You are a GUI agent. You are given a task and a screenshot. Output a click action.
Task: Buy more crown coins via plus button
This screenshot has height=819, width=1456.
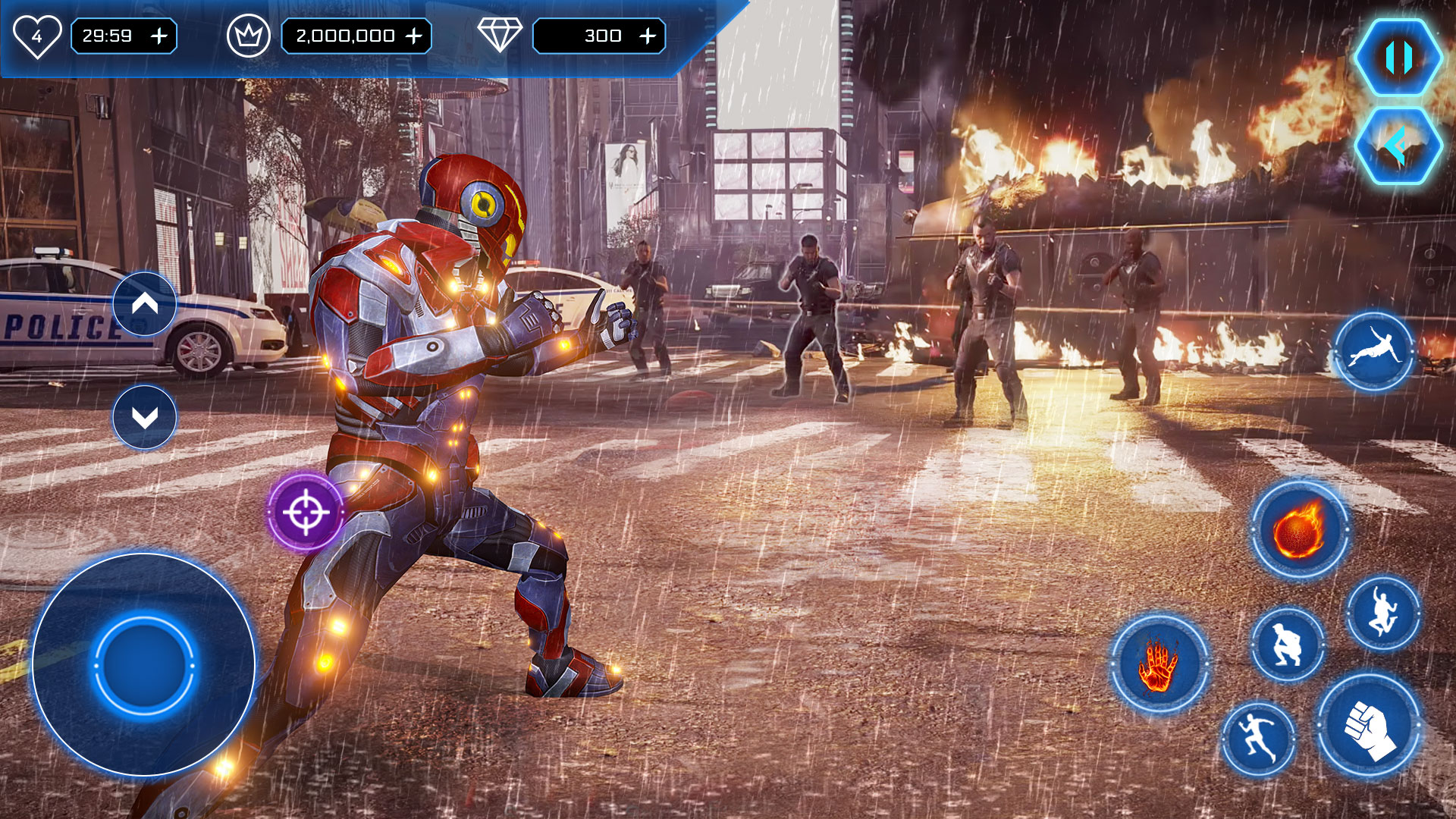414,36
